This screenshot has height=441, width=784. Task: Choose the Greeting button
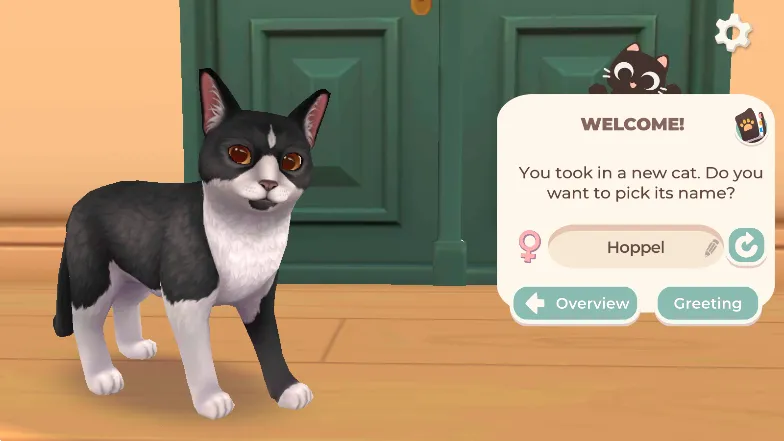pos(707,303)
